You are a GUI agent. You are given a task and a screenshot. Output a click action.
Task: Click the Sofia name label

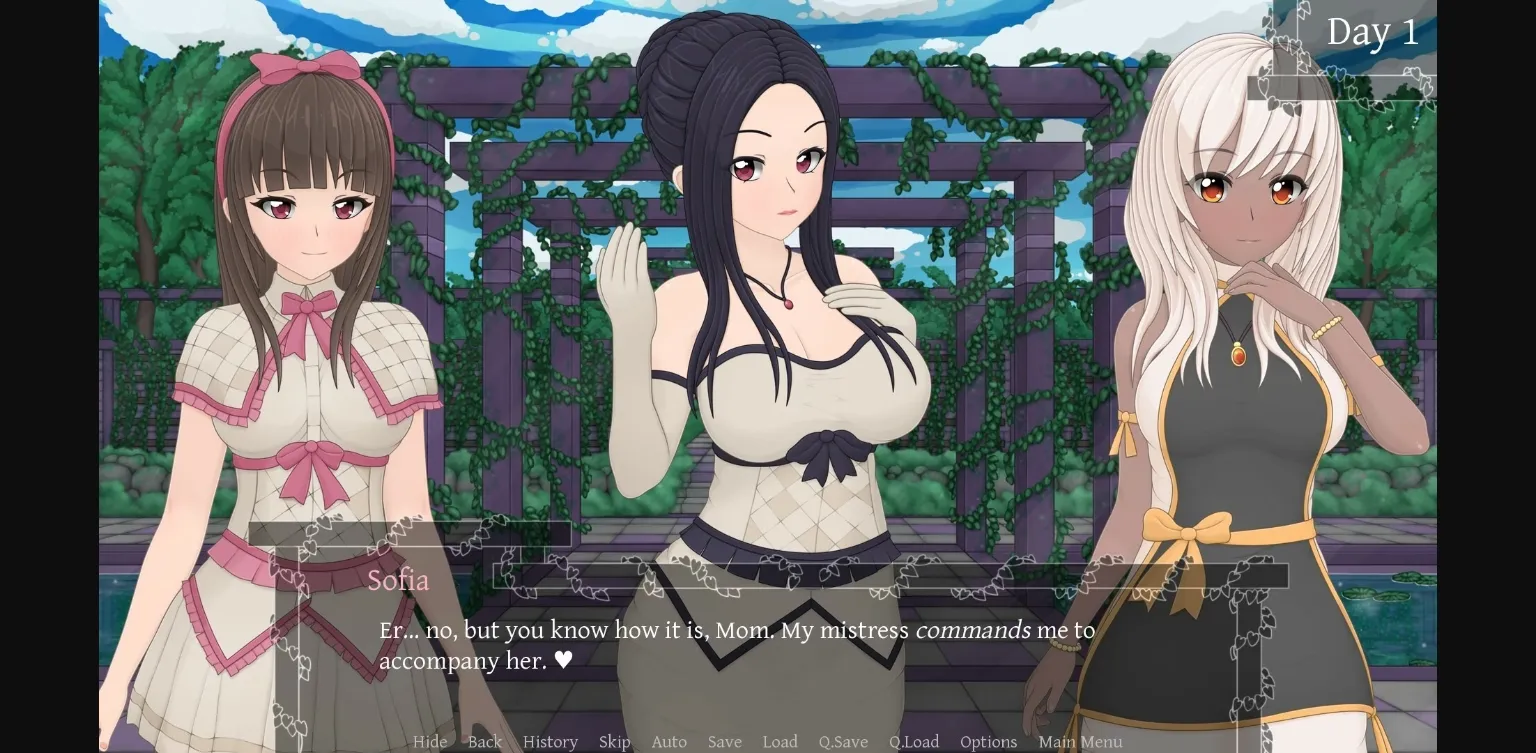click(398, 580)
